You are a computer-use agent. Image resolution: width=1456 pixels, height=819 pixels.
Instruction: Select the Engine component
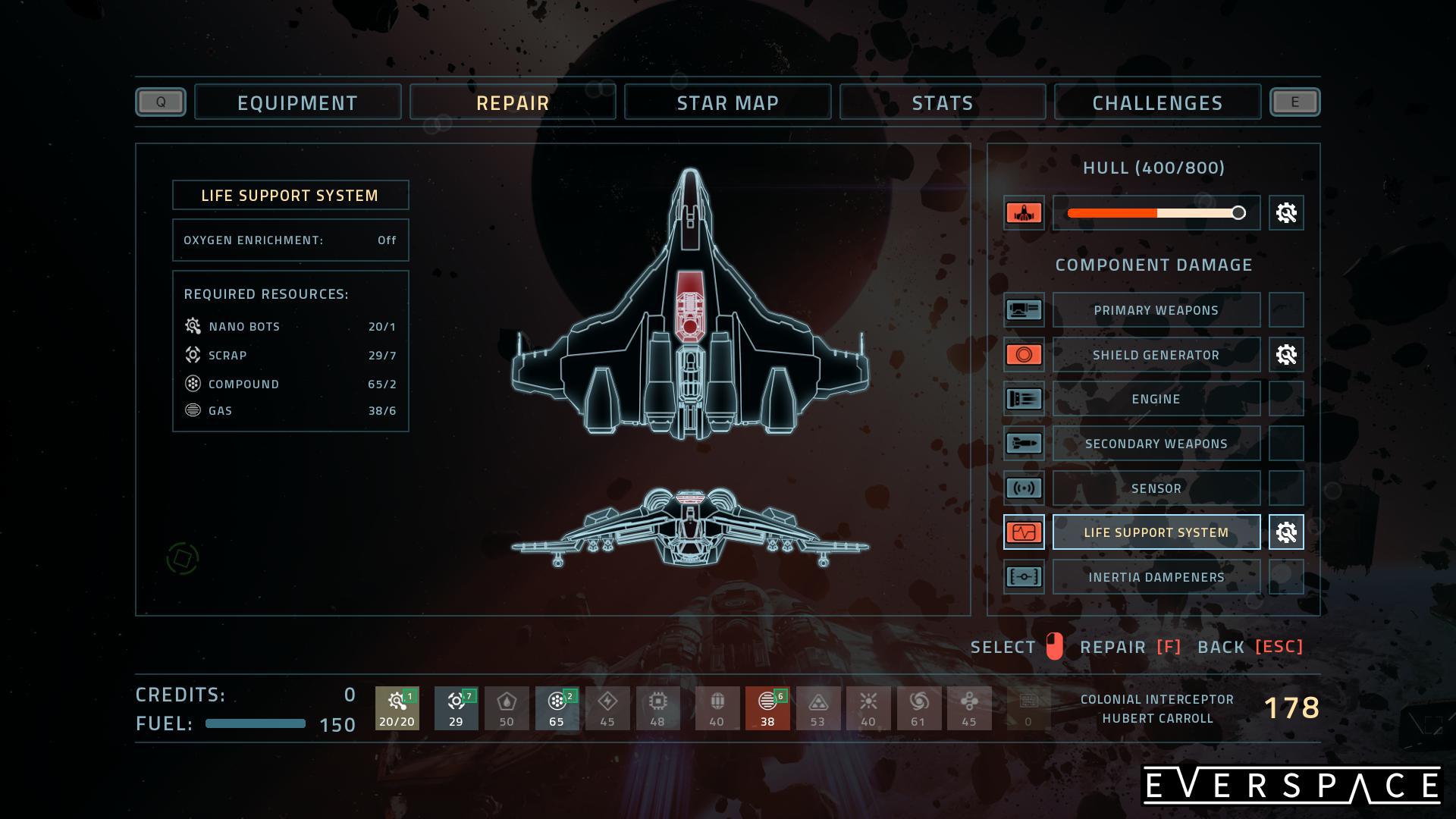click(1156, 399)
